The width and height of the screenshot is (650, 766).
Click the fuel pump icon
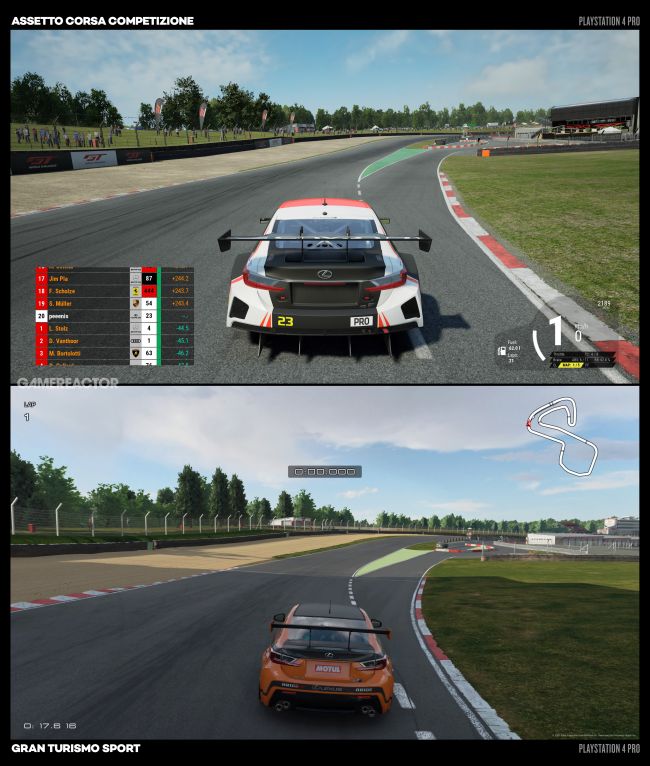(500, 351)
